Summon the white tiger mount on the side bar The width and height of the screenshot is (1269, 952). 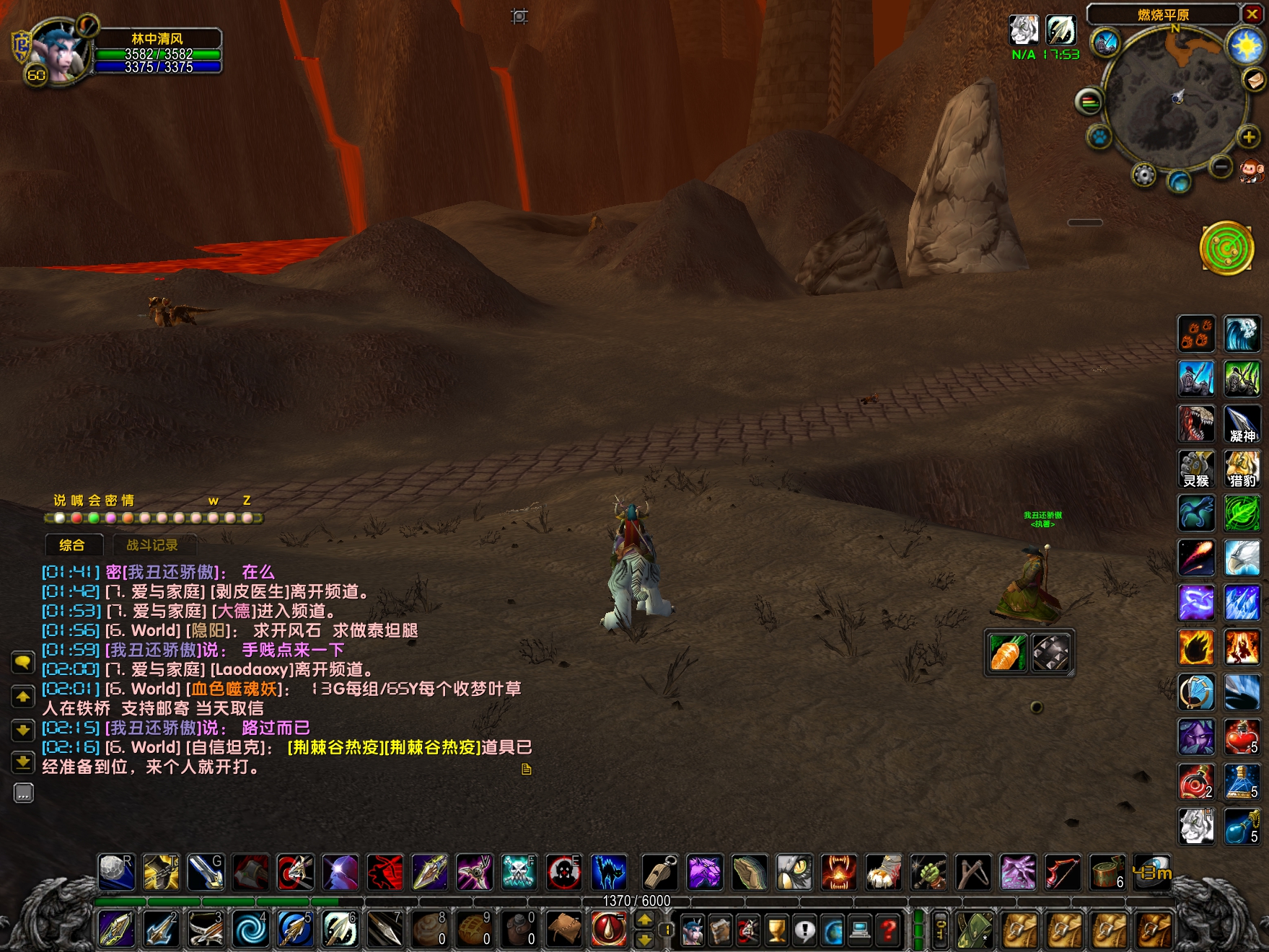pyautogui.click(x=1196, y=826)
